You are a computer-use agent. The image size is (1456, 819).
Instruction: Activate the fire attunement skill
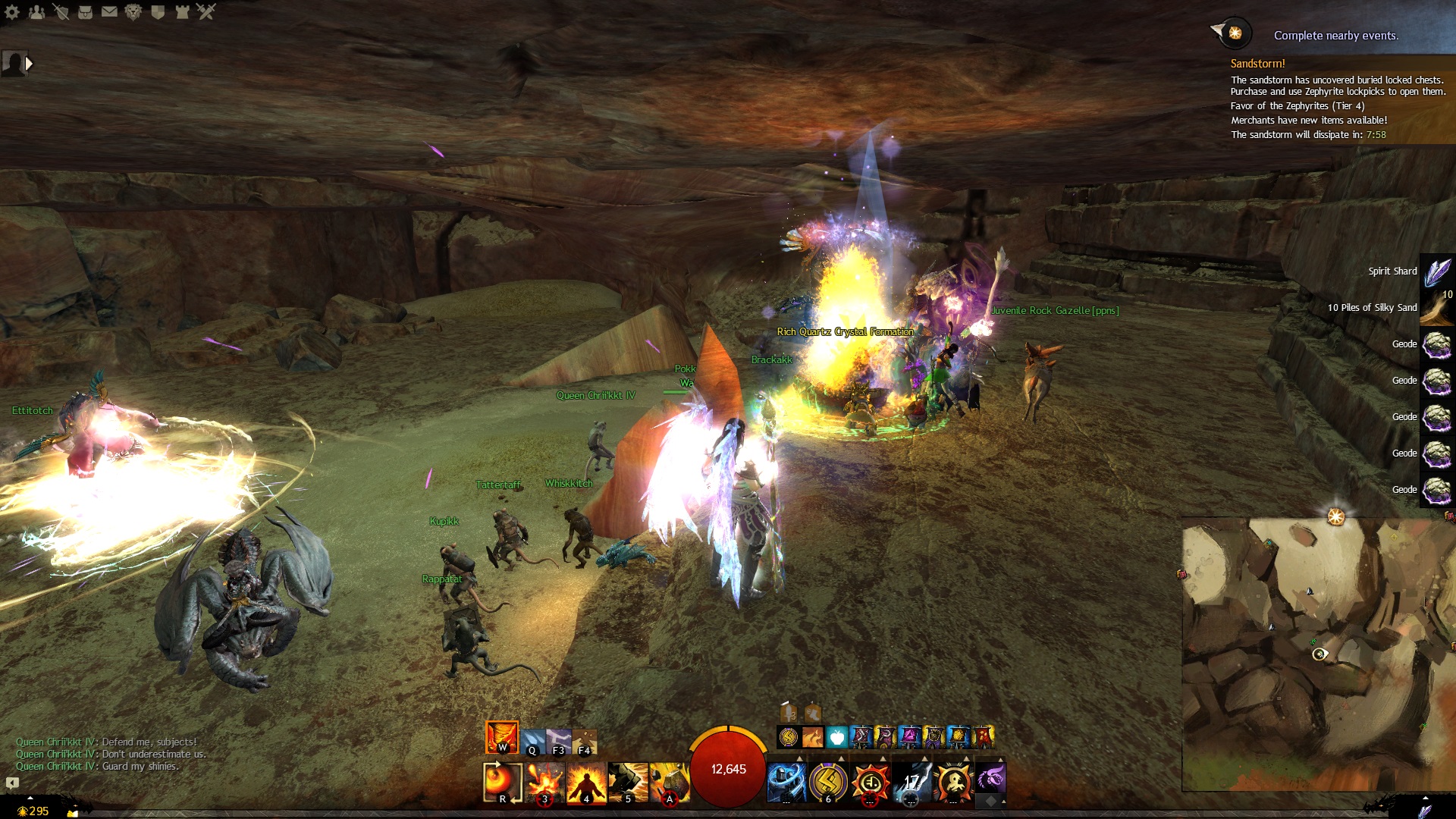[501, 737]
